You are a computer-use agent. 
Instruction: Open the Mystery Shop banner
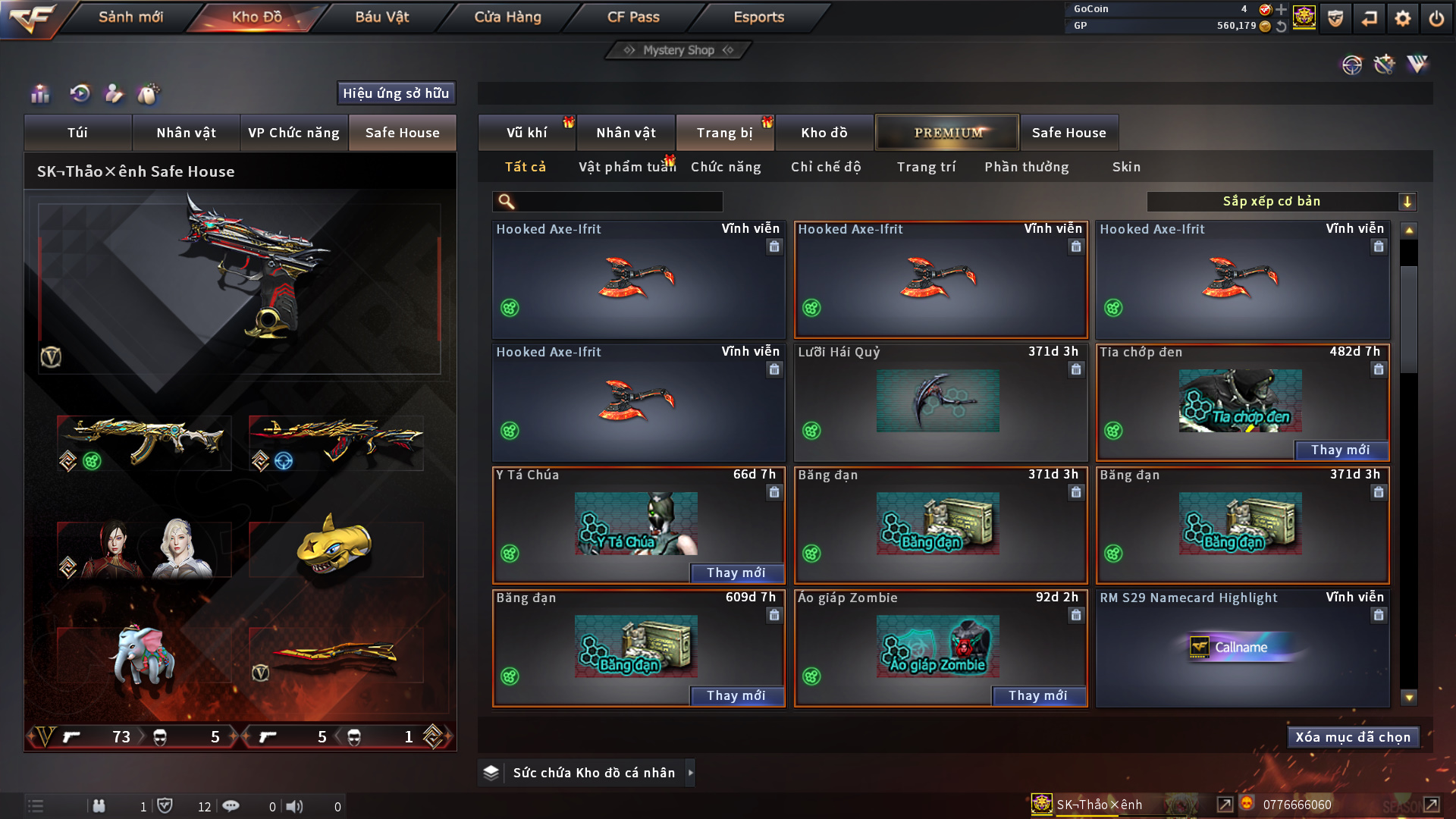coord(679,50)
